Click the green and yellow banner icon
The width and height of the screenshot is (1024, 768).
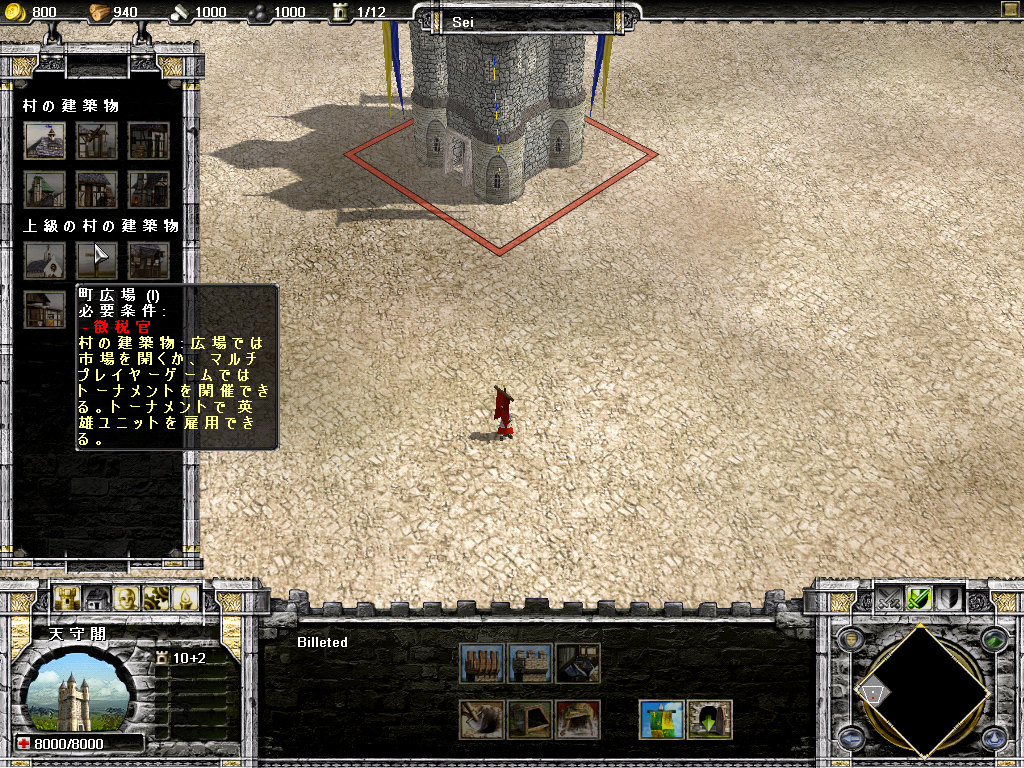coord(661,719)
